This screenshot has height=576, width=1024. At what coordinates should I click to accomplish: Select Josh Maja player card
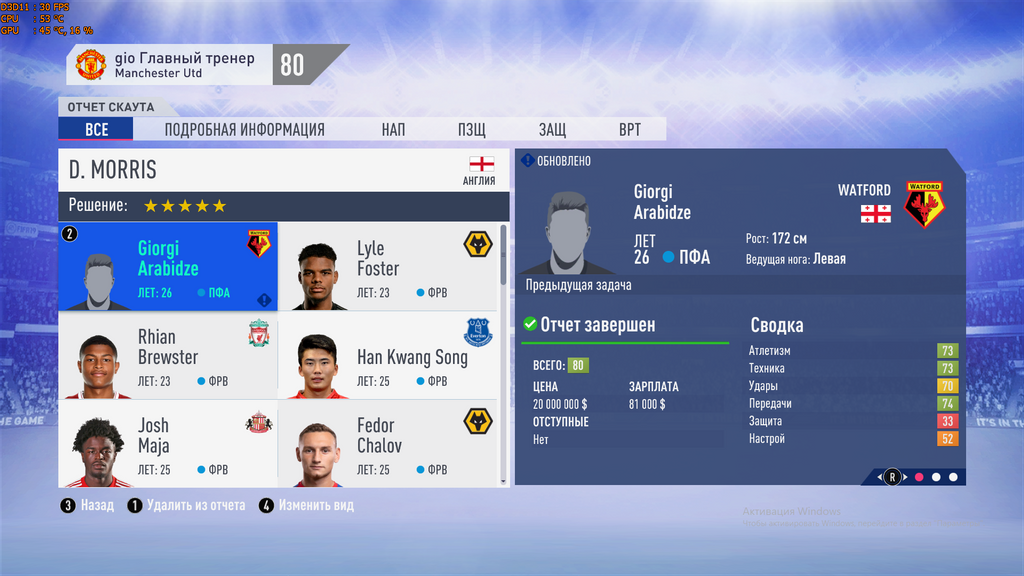[167, 443]
